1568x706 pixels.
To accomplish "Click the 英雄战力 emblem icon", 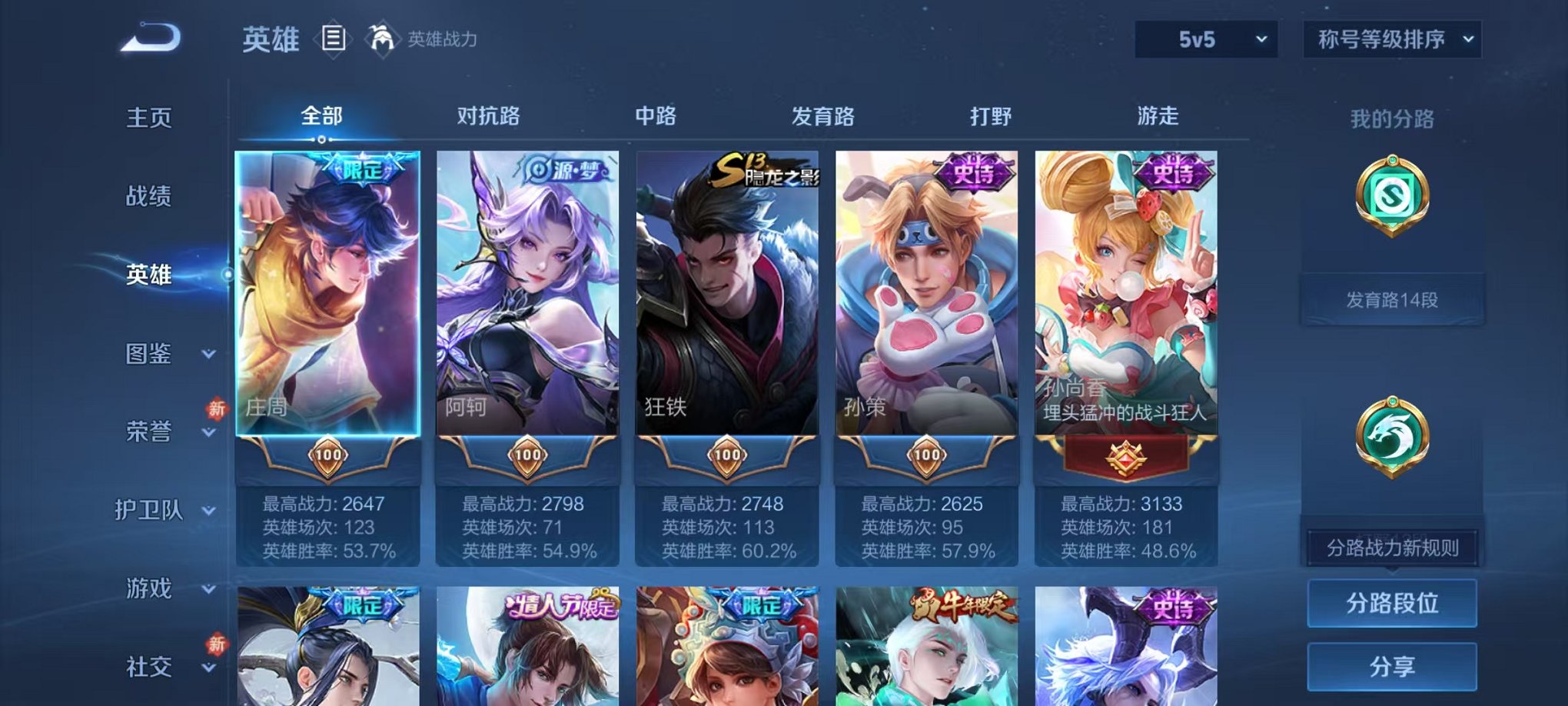I will (381, 37).
